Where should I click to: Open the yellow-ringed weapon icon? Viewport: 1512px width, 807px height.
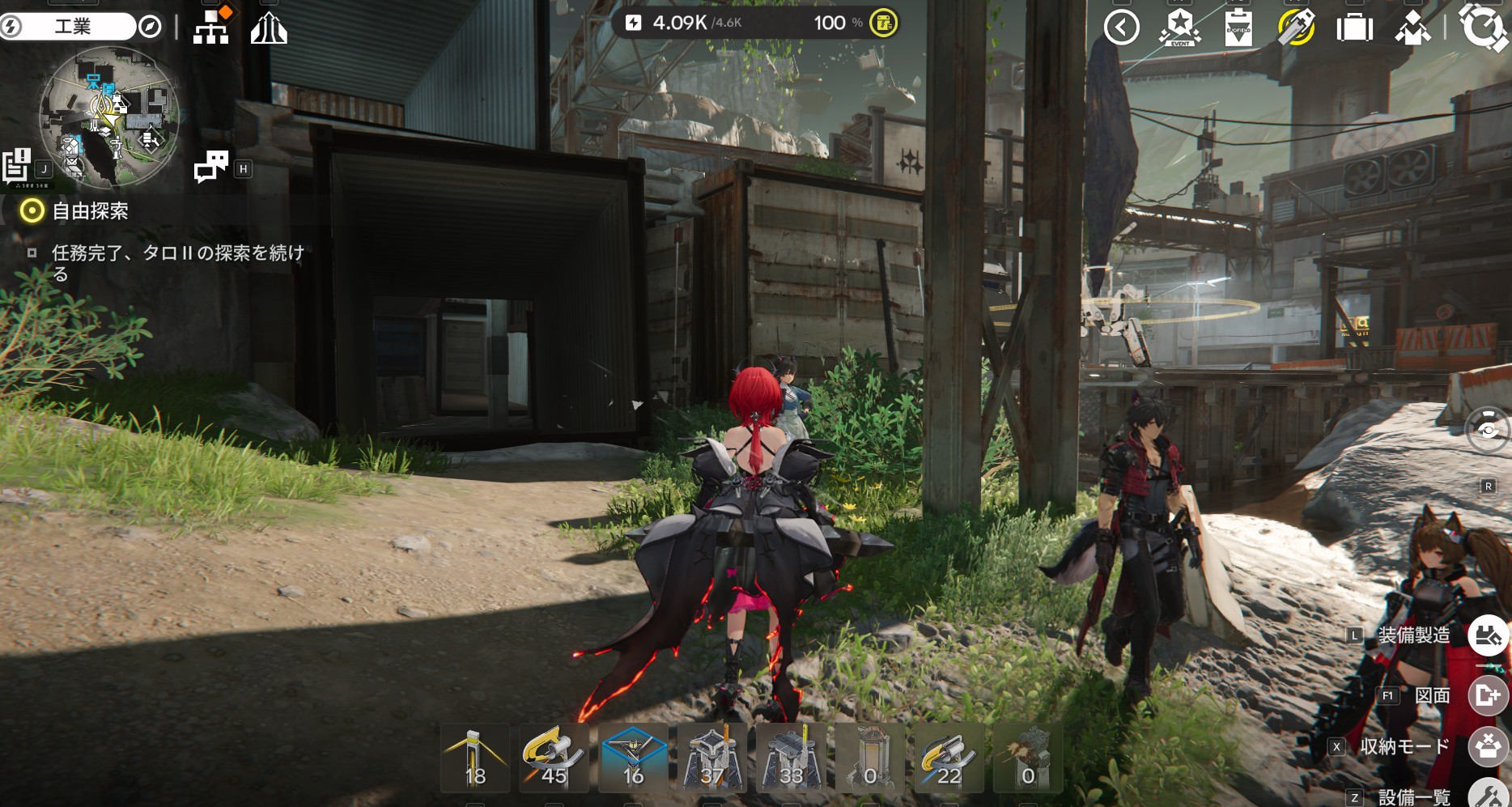tap(1296, 28)
